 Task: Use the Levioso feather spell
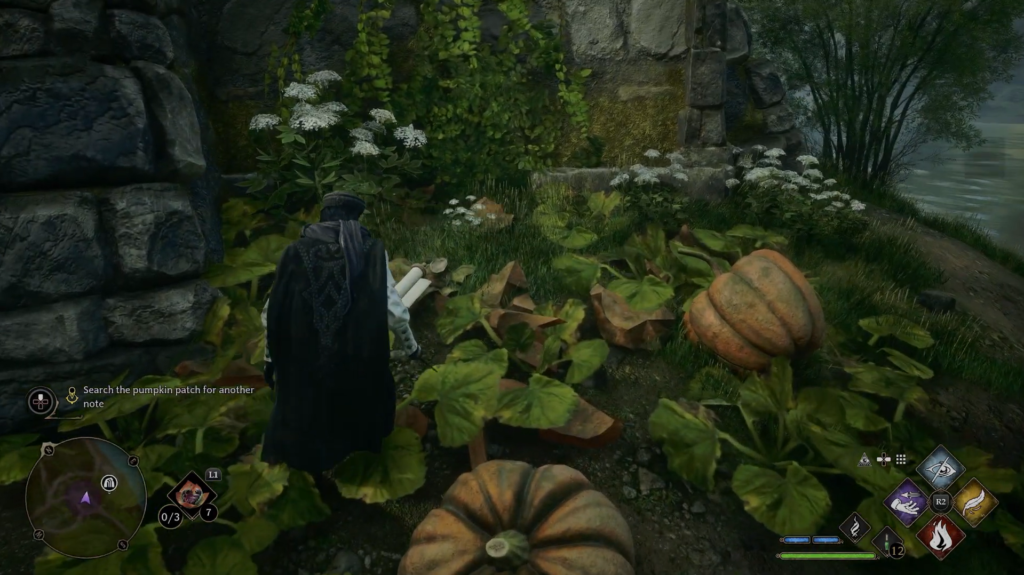pos(974,501)
